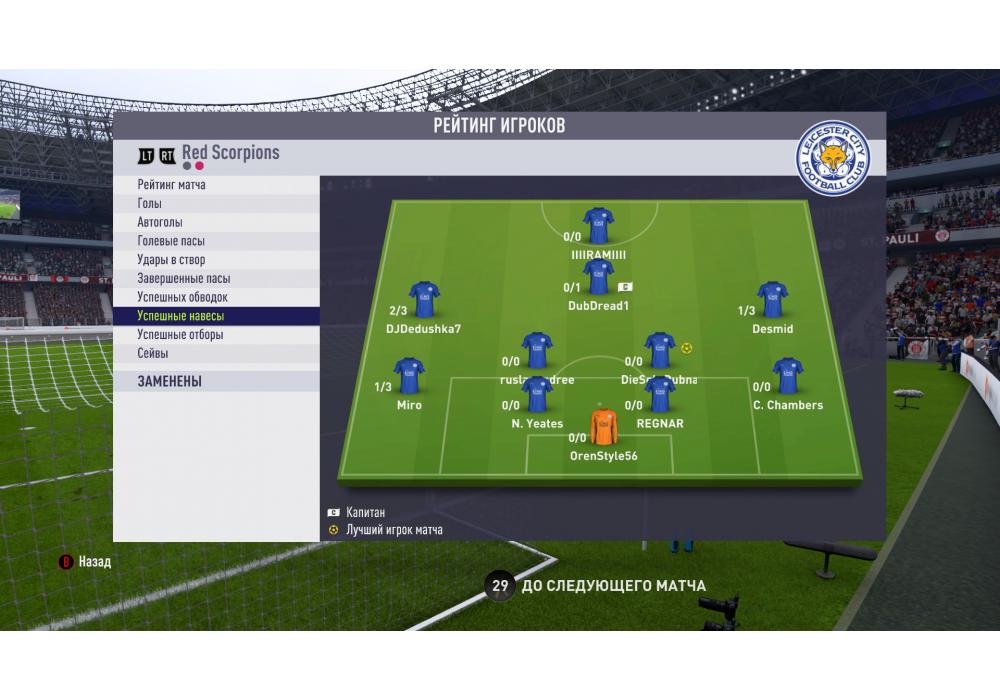Pick player Miro's shirt
1000x700 pixels.
point(409,376)
